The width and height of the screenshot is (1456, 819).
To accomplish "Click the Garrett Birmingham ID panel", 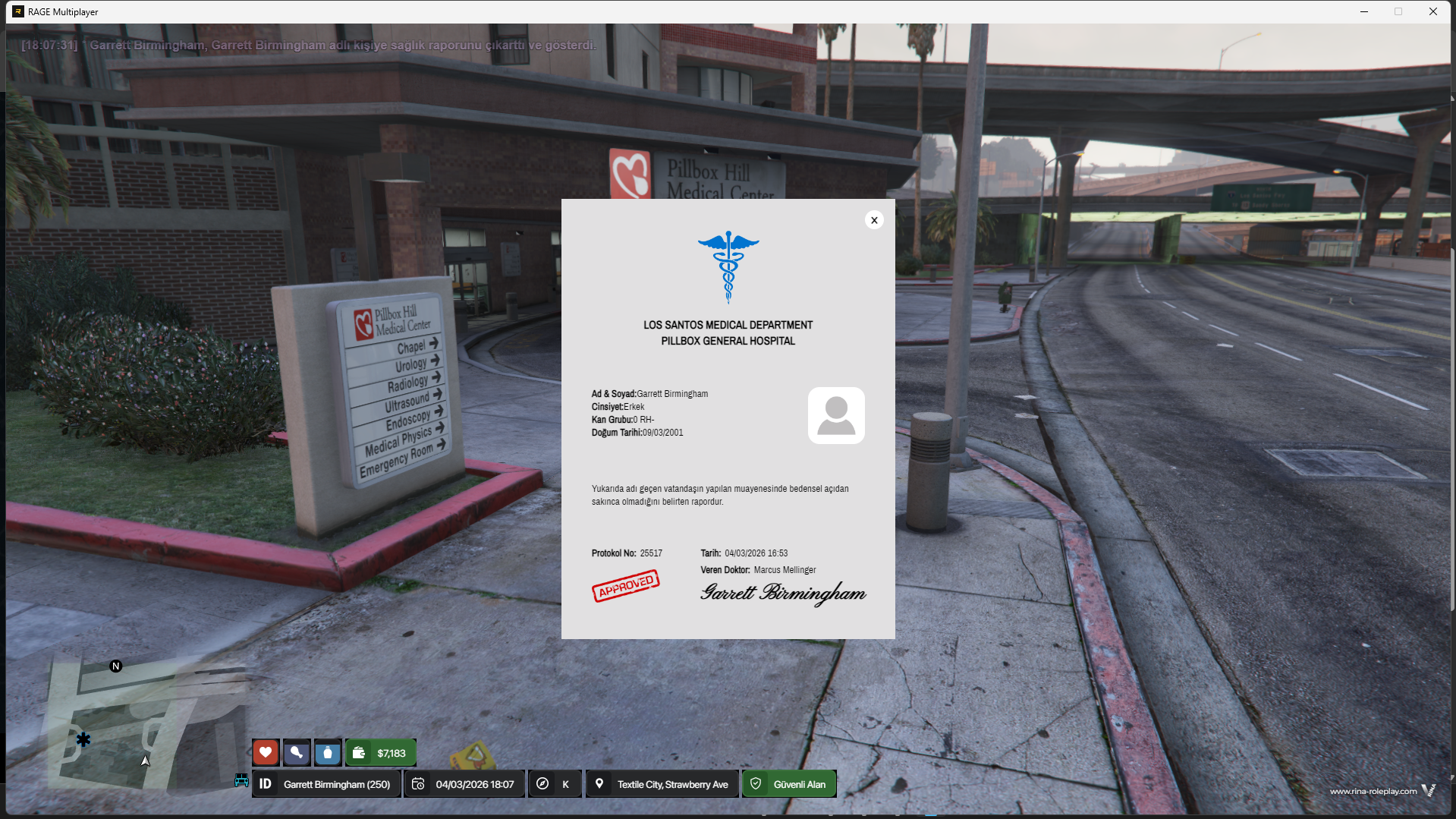I will [326, 784].
